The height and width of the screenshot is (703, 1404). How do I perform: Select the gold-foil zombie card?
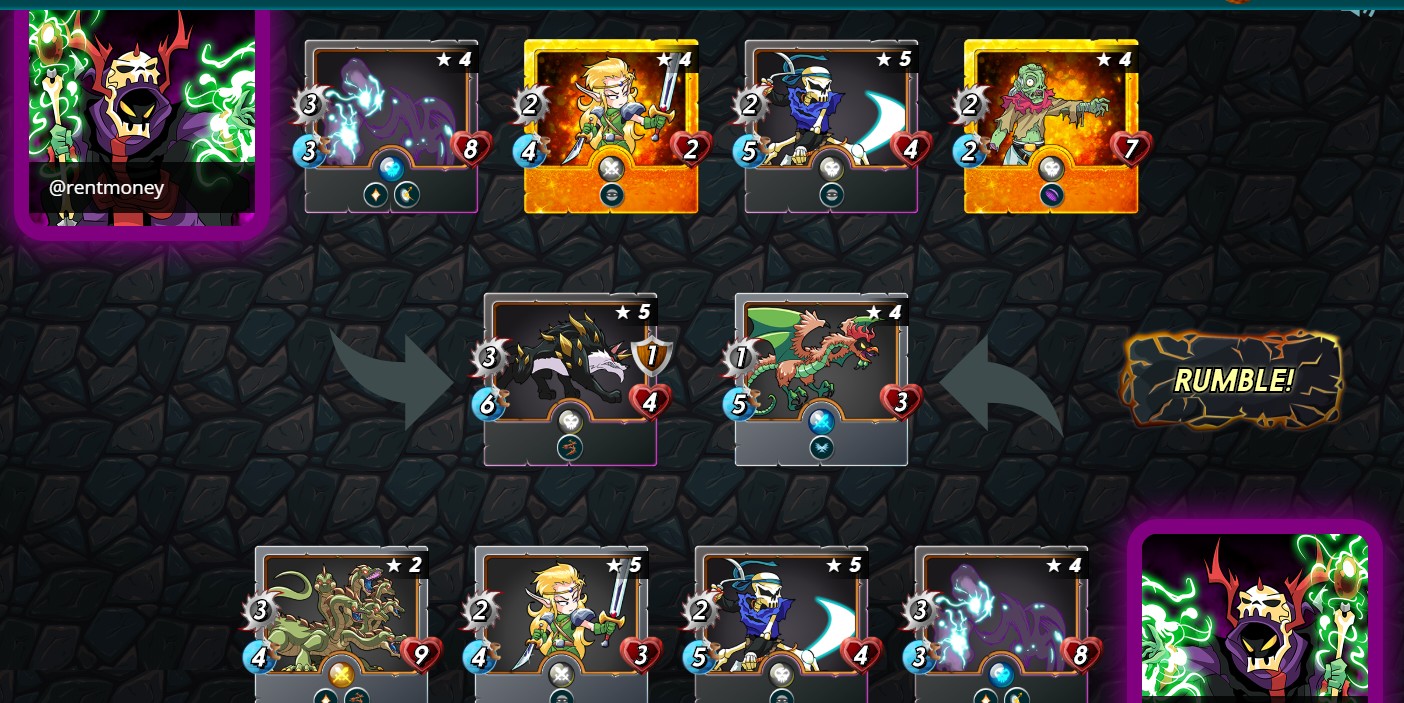[1050, 125]
